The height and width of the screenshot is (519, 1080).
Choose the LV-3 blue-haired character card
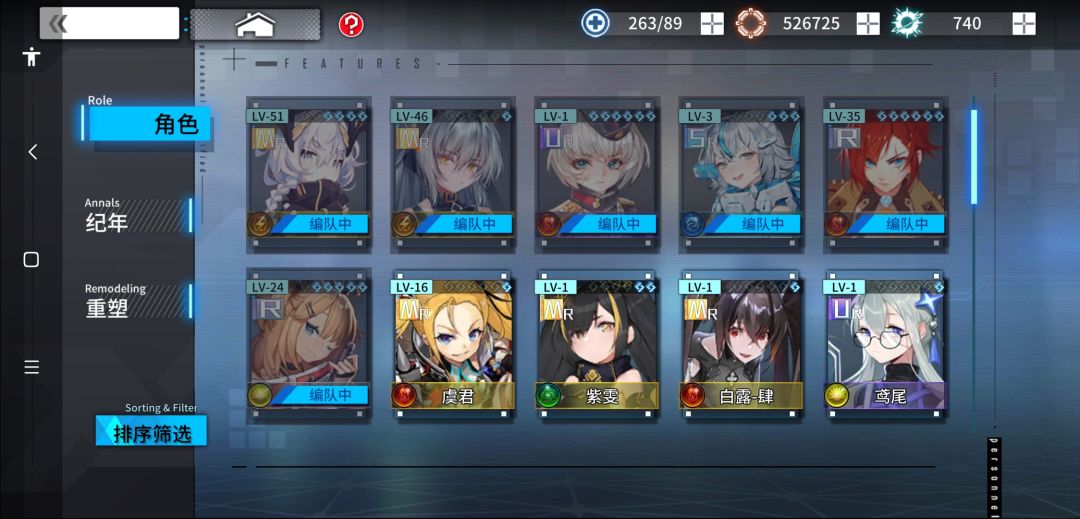pyautogui.click(x=740, y=172)
